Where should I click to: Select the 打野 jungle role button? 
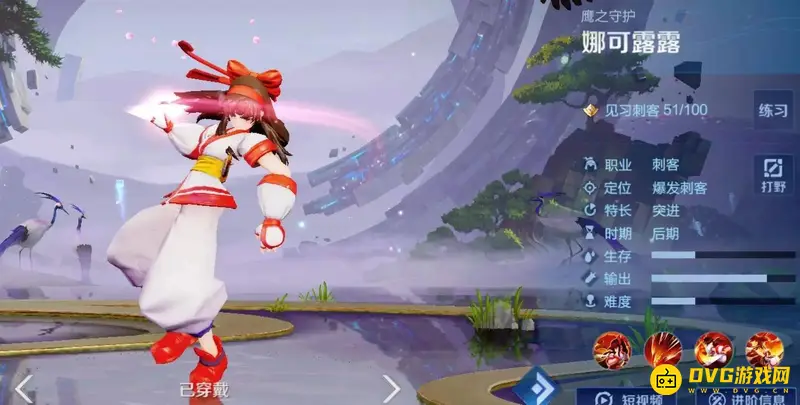pyautogui.click(x=772, y=174)
